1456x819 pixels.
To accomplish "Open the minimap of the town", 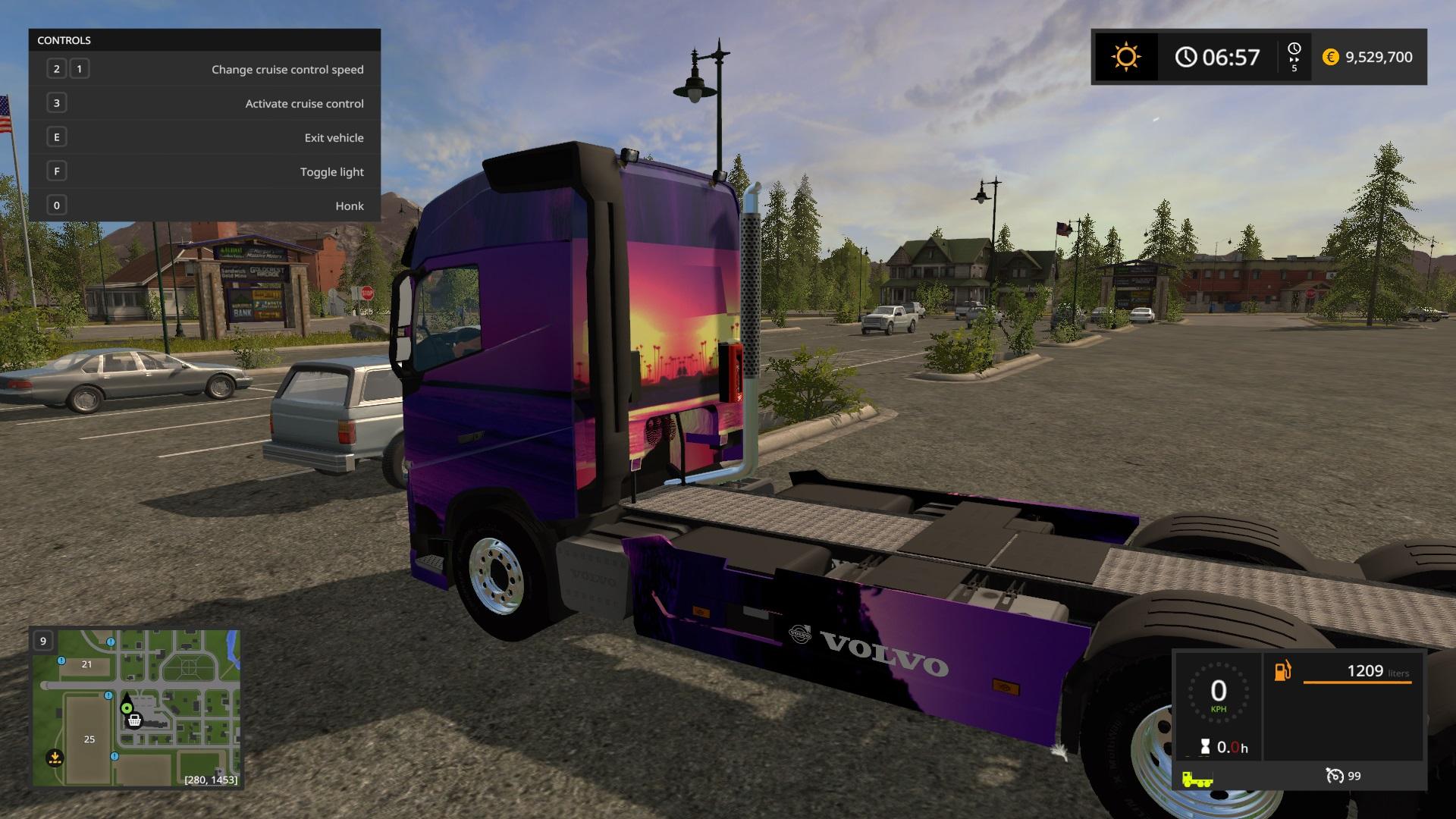I will 136,708.
